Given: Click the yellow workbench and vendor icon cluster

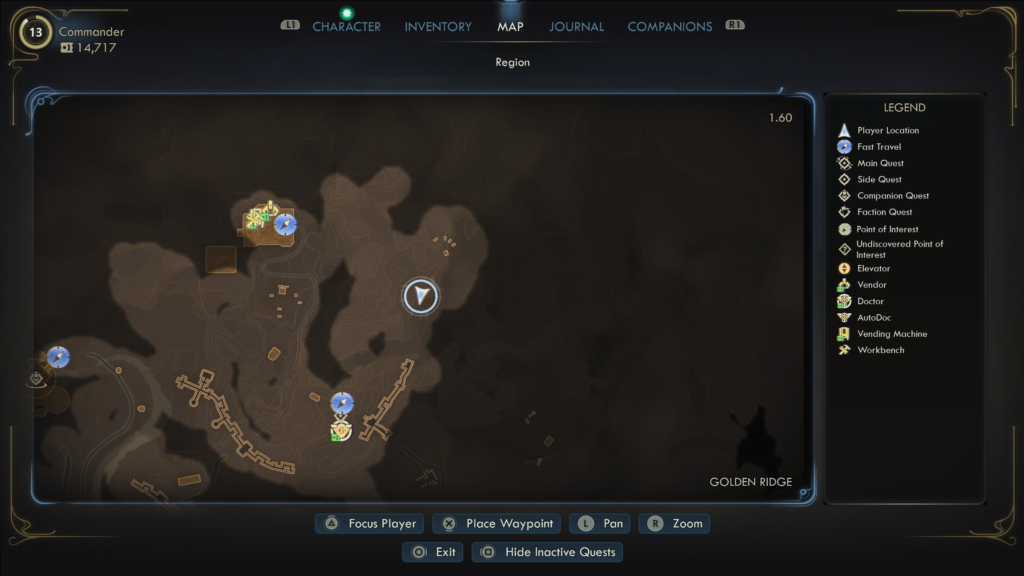Looking at the screenshot, I should (260, 216).
